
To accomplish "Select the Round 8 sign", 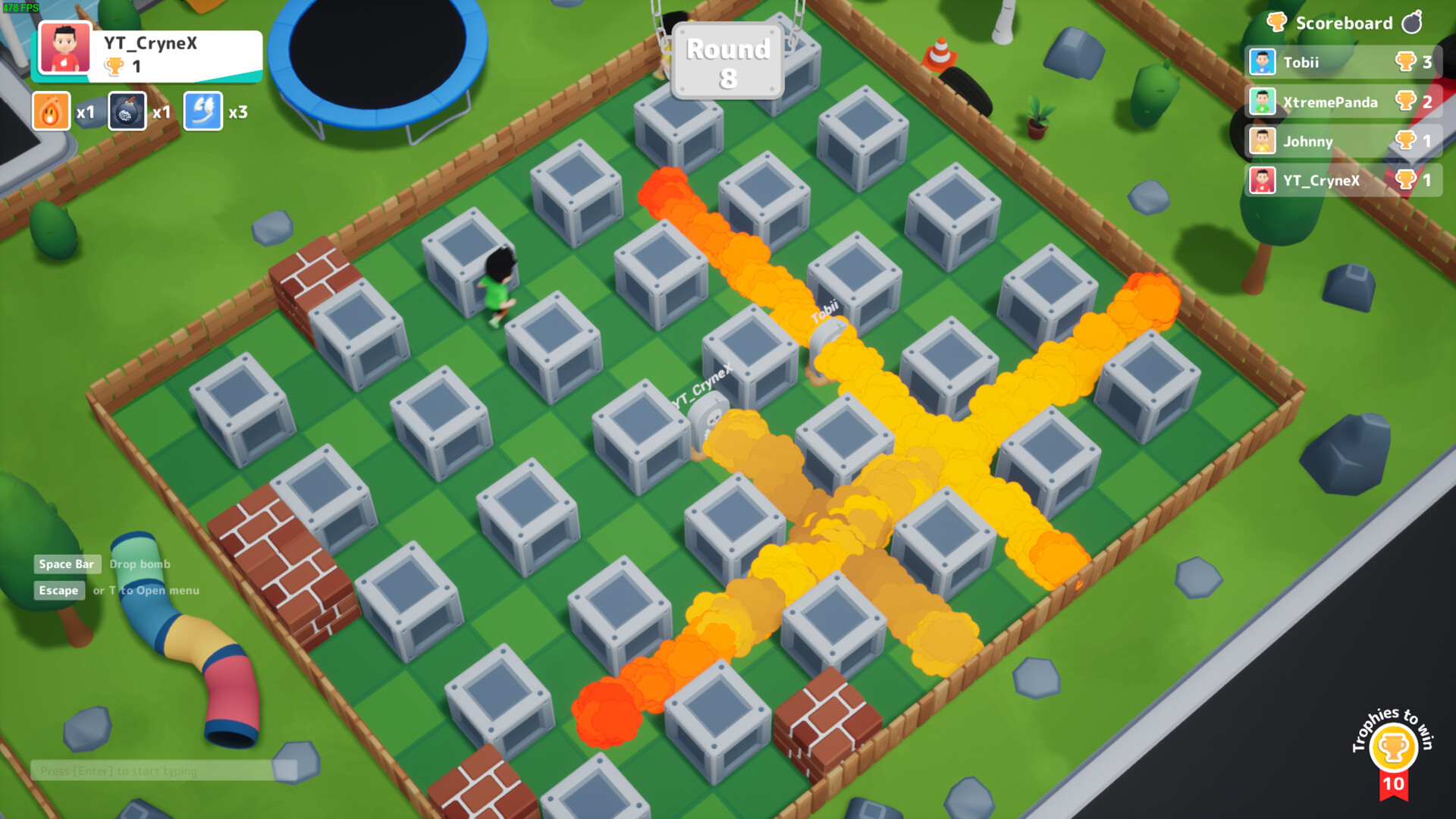I will click(726, 61).
